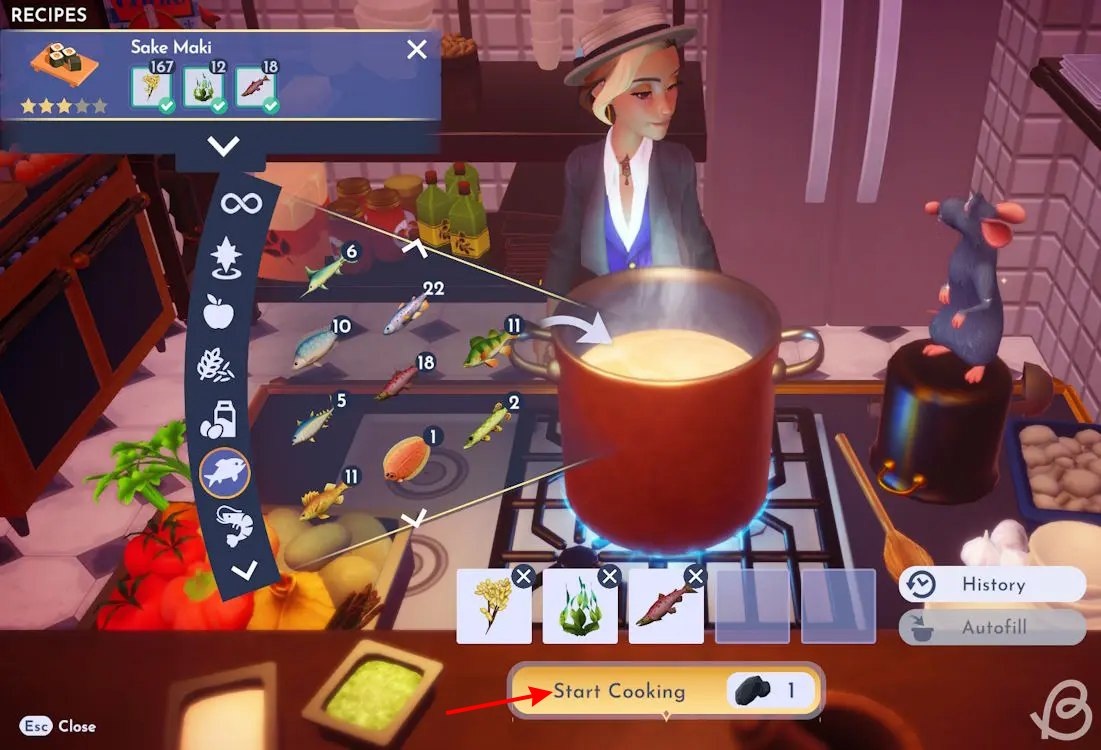Use the Autofill button

[991, 628]
